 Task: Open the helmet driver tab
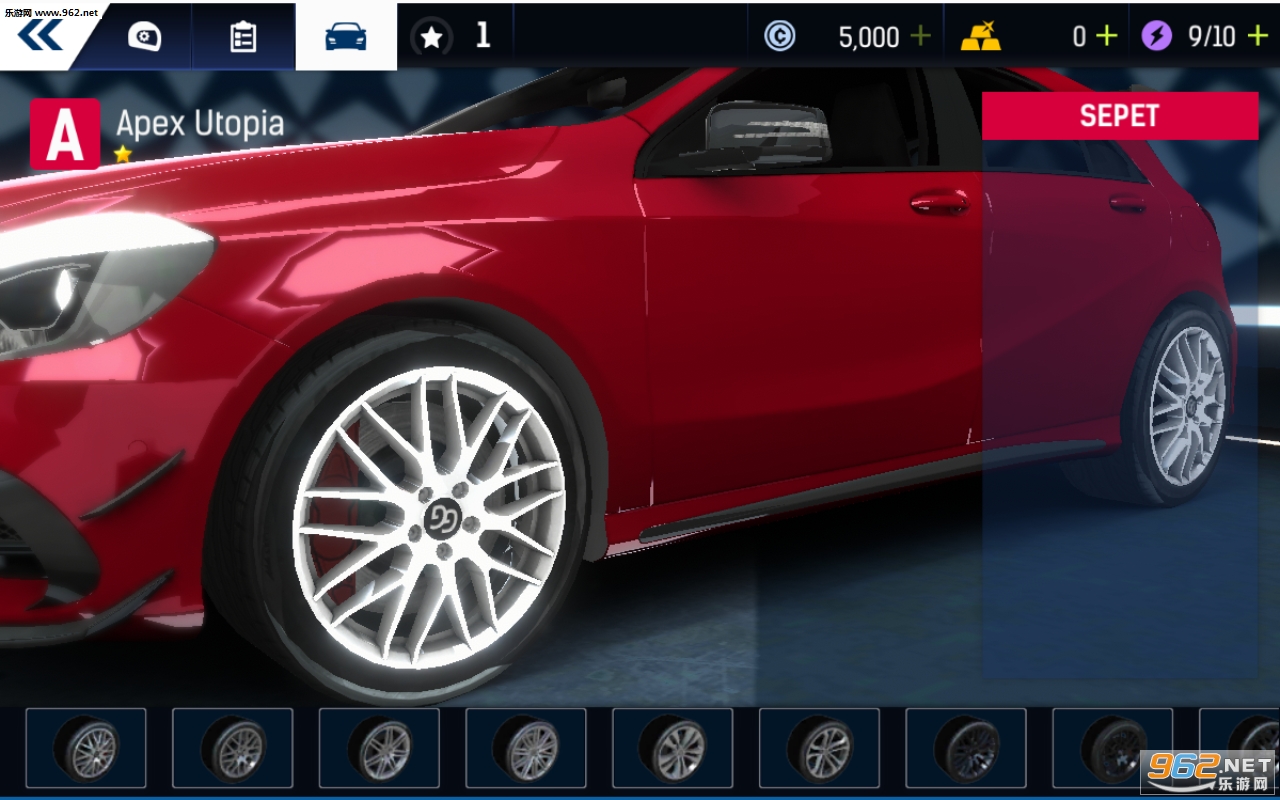coord(144,37)
